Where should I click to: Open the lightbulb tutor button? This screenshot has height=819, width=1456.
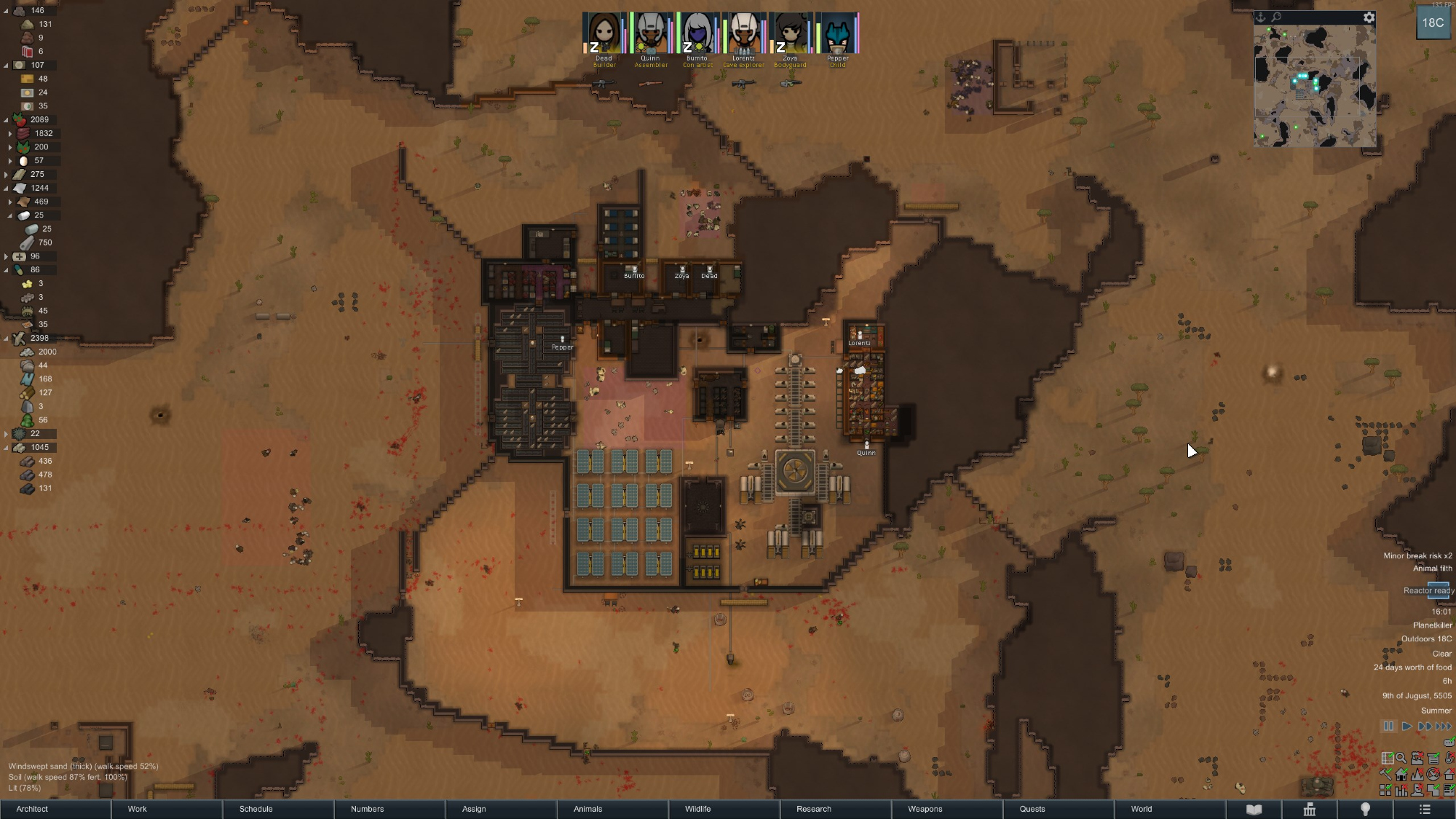1366,810
